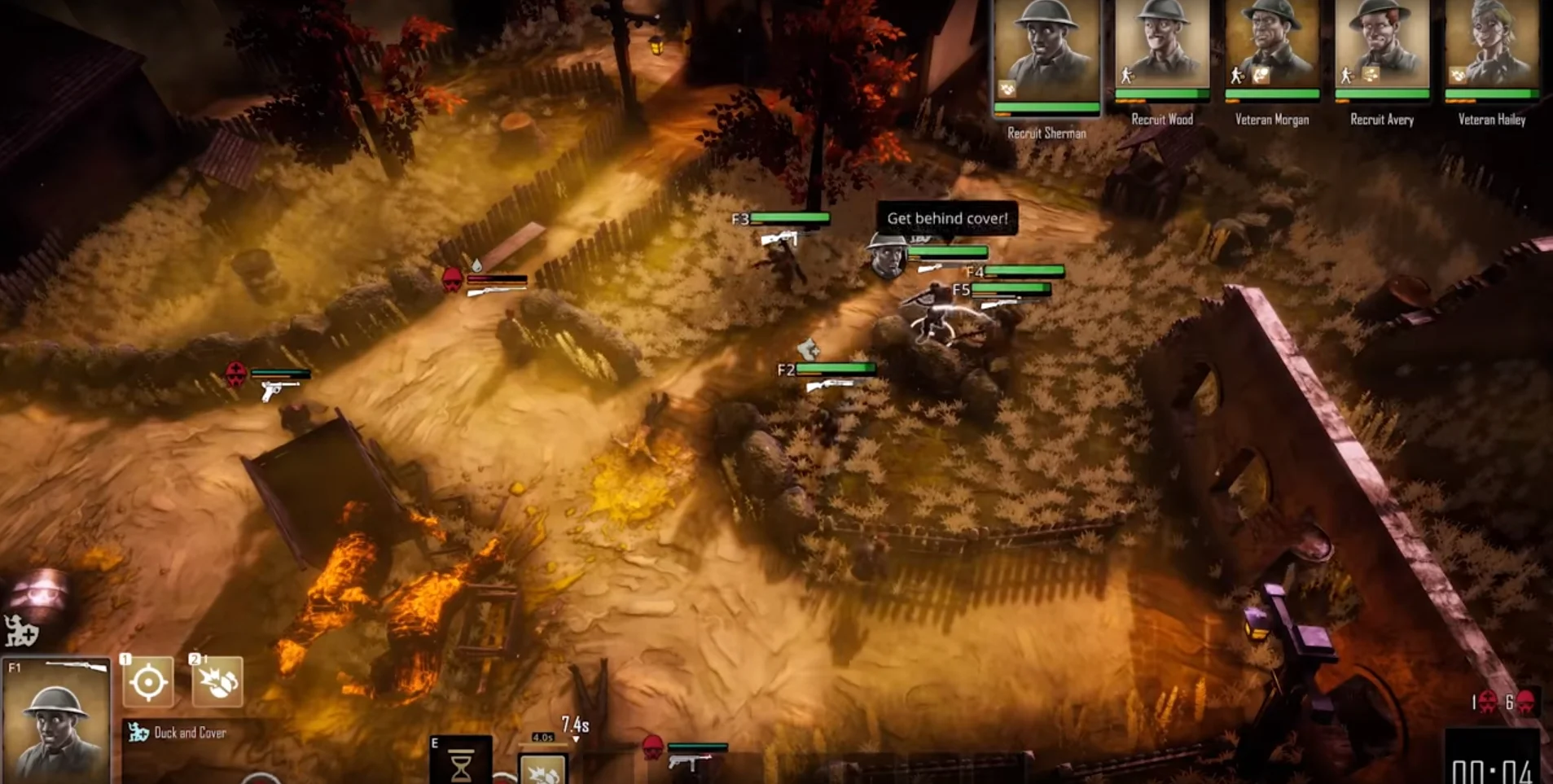The height and width of the screenshot is (784, 1553).
Task: Activate the crosshair aimed shot ability
Action: (x=148, y=681)
